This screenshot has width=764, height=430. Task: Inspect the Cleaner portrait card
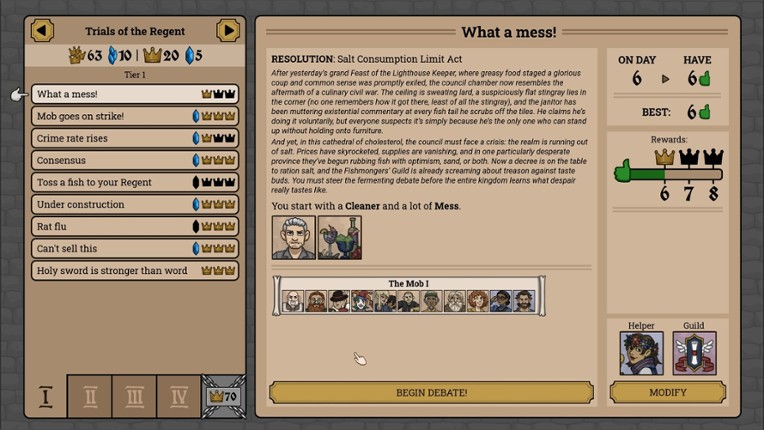(x=293, y=238)
